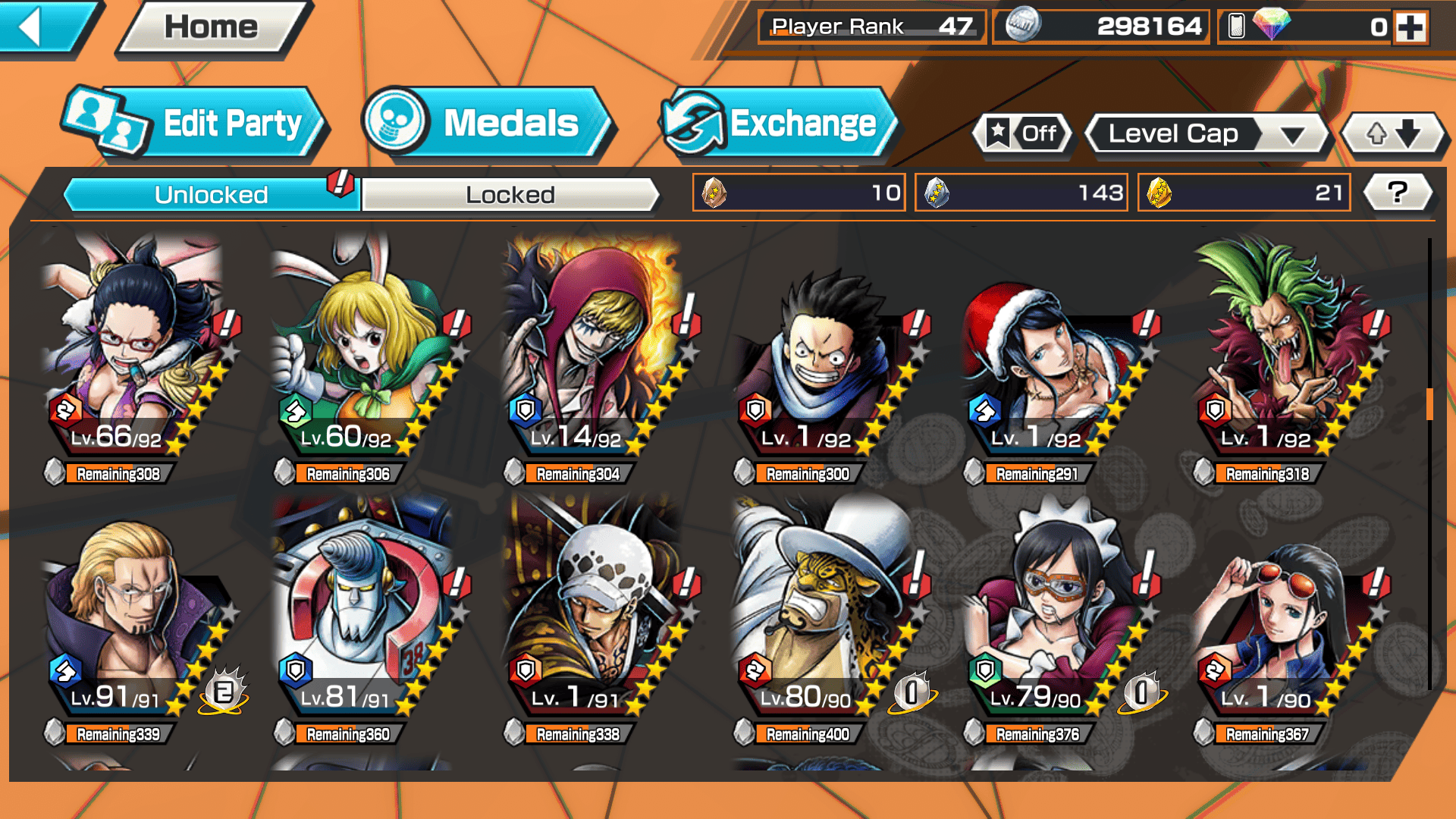Return to the Home screen
Screen dimensions: 1456x819
click(x=212, y=28)
